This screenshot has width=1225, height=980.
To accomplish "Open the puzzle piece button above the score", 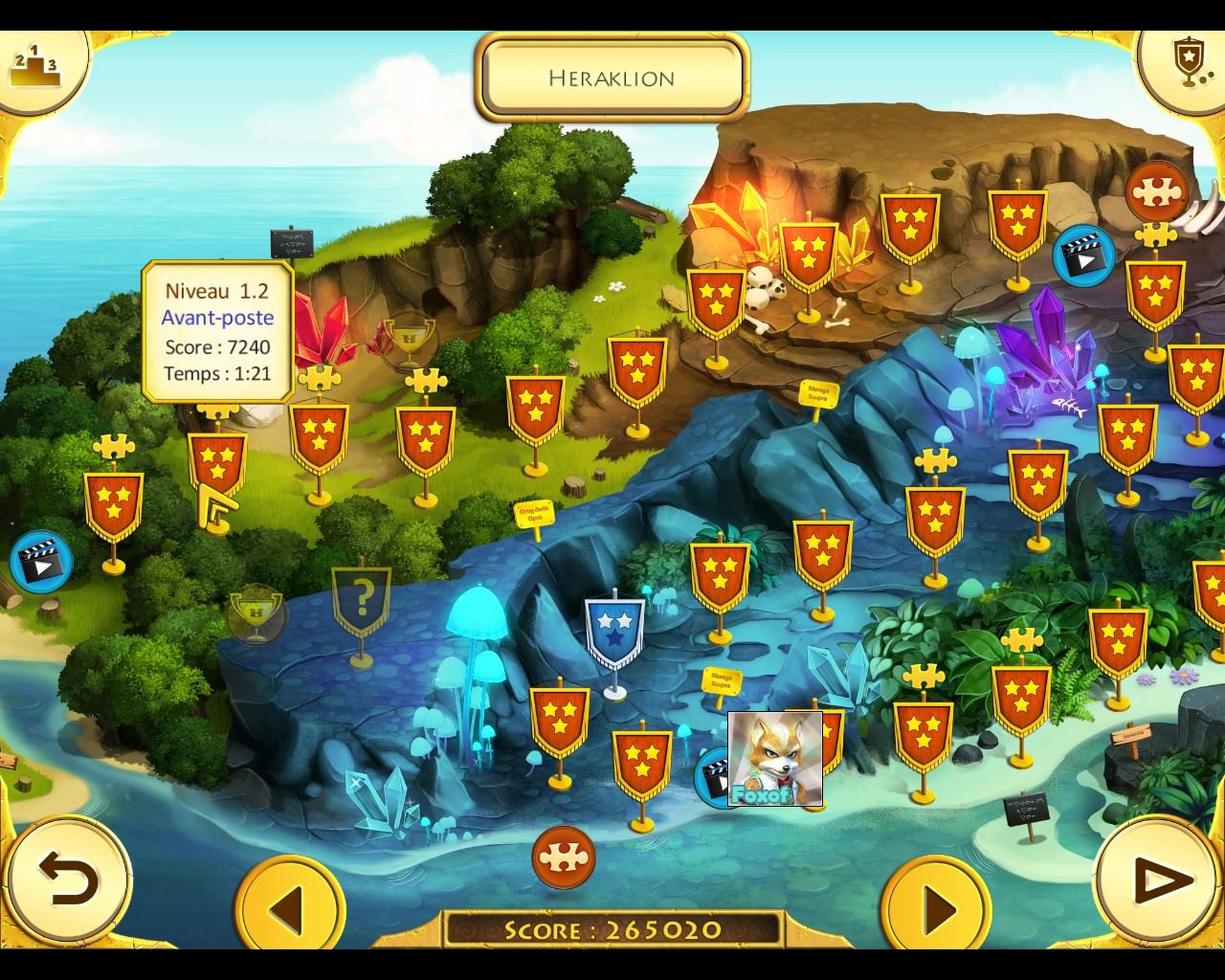I will click(x=564, y=857).
